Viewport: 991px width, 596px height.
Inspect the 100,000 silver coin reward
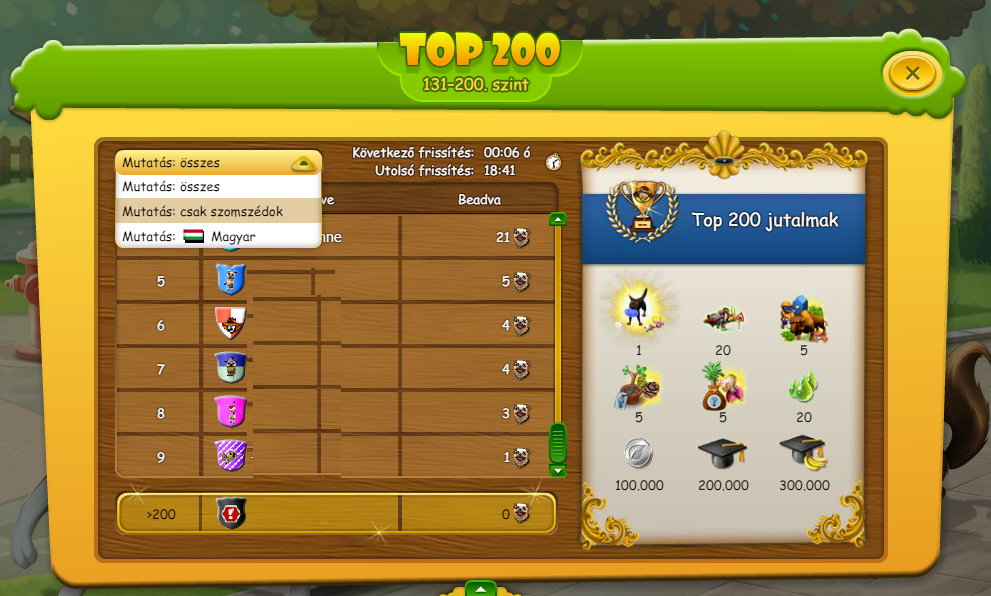639,454
